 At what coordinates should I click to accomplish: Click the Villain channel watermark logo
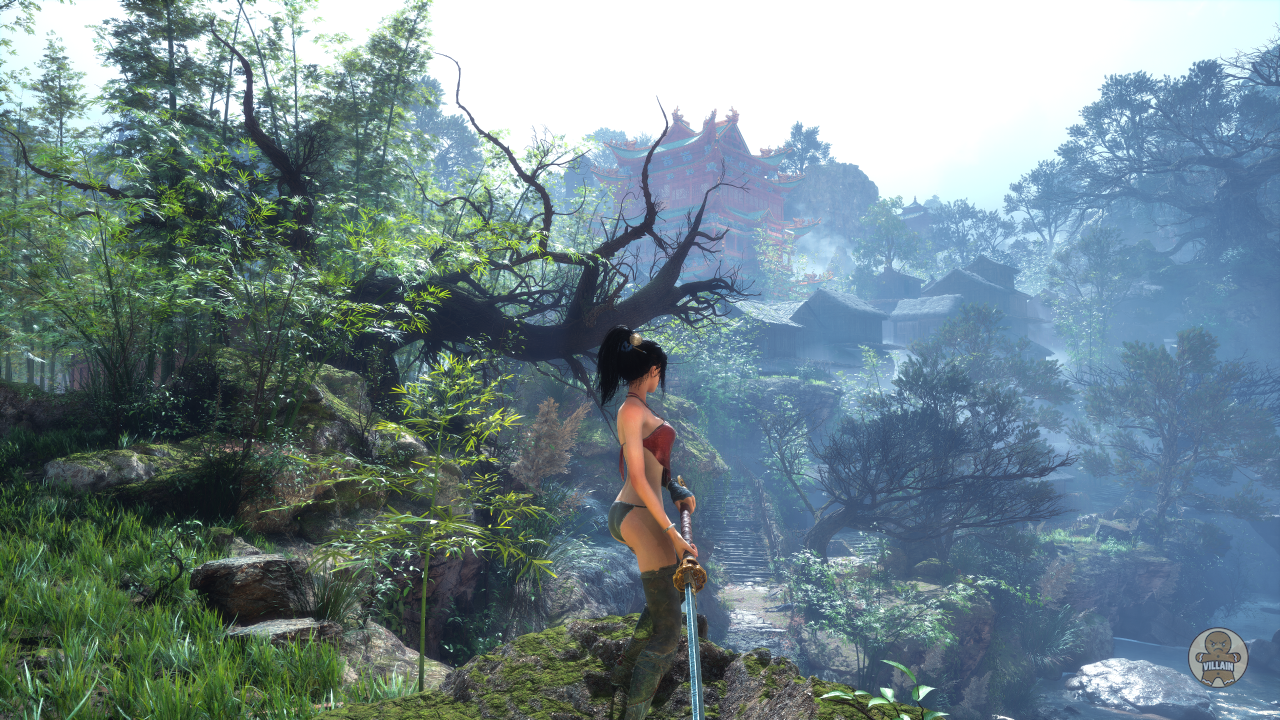click(1217, 657)
